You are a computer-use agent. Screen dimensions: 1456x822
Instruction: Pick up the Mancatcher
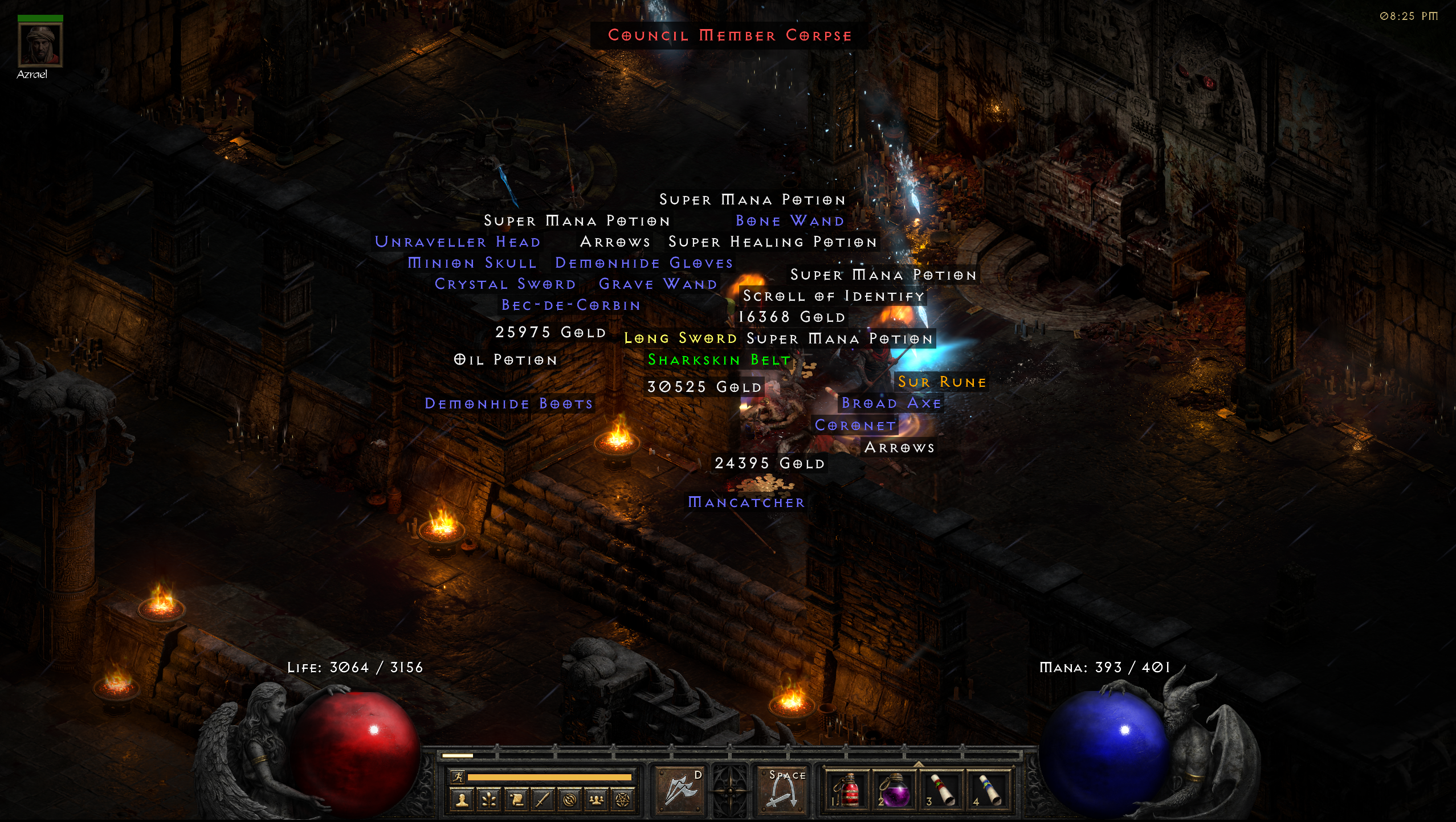click(x=745, y=502)
